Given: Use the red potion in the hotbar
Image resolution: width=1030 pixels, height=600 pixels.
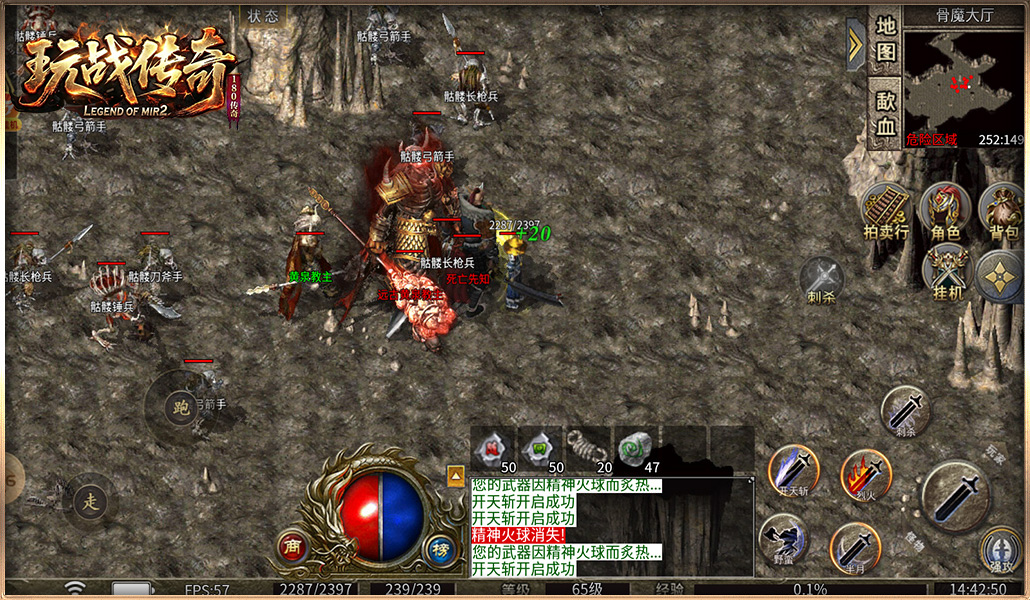Looking at the screenshot, I should click(x=494, y=449).
